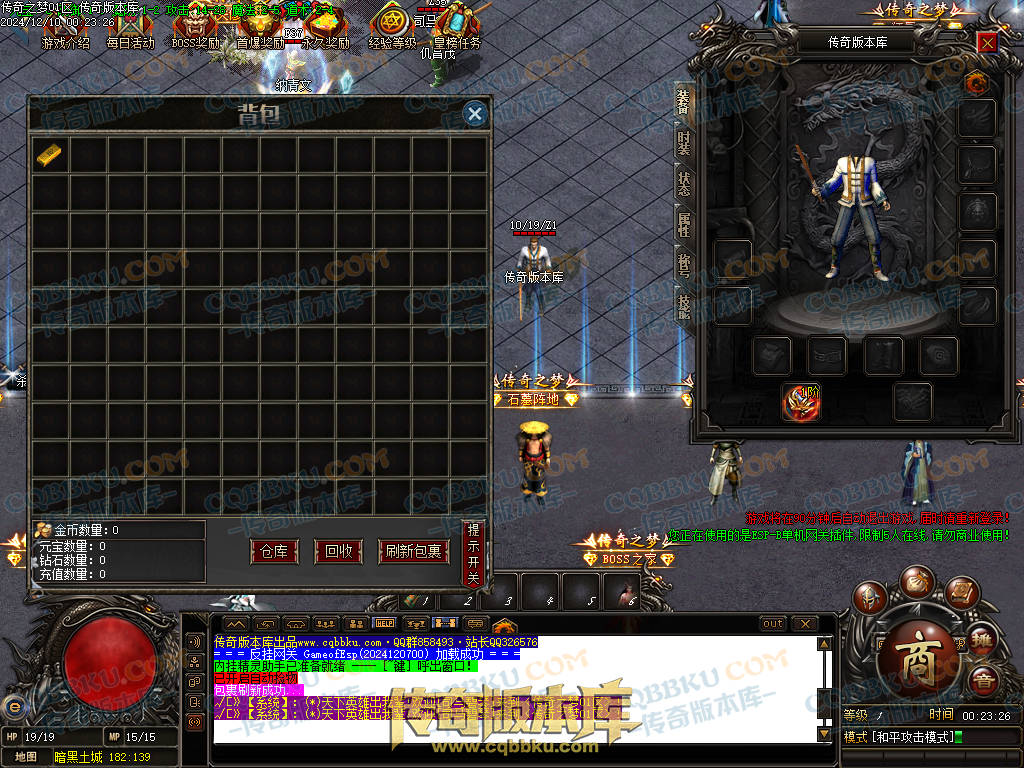Image resolution: width=1024 pixels, height=768 pixels.
Task: Click the recycle (回收) button
Action: [338, 551]
